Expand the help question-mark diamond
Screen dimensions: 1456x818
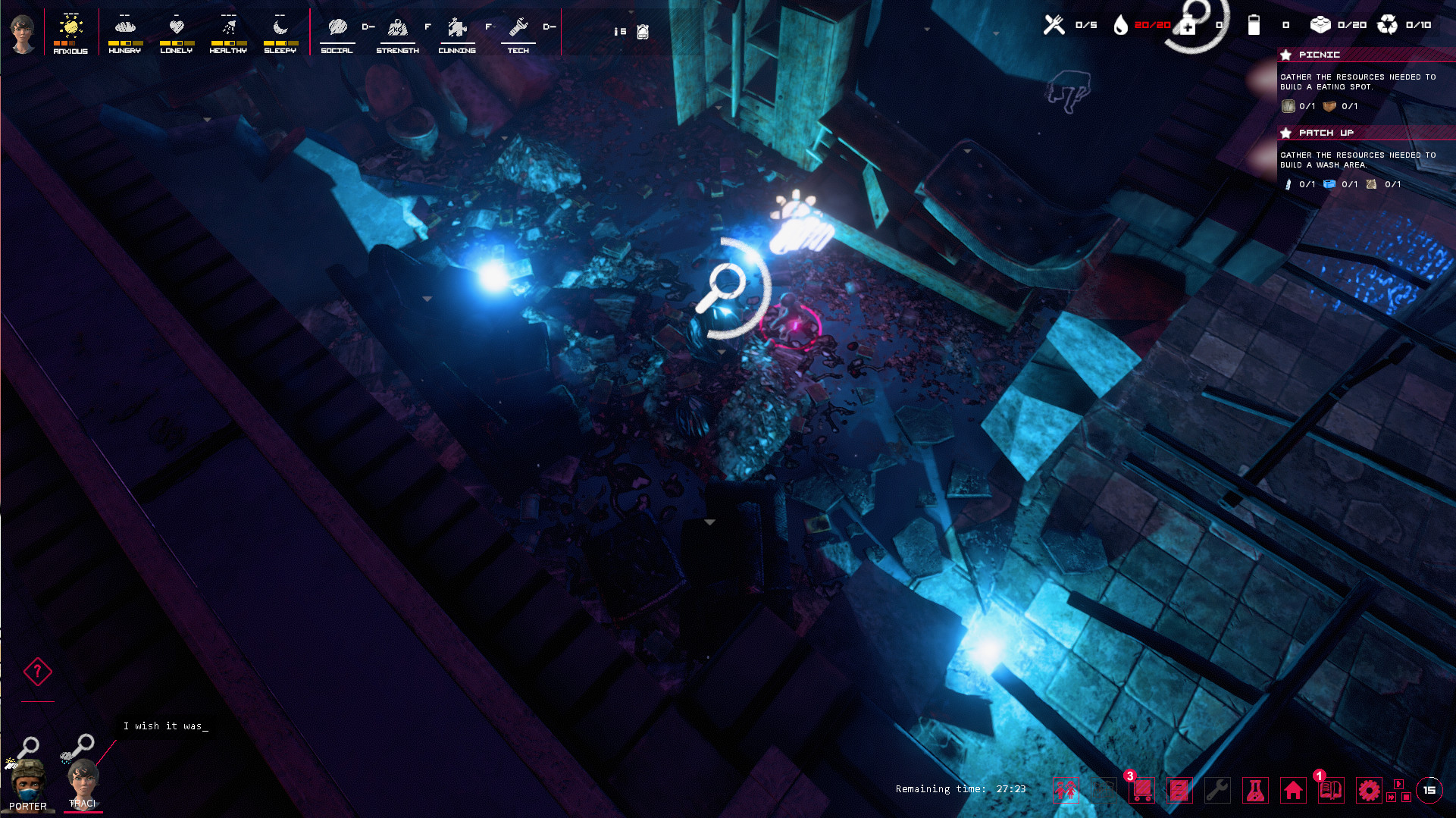click(x=36, y=670)
